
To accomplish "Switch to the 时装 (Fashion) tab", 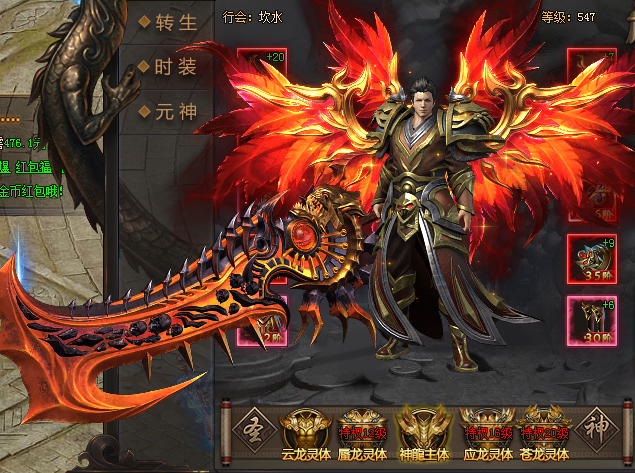I will (164, 67).
